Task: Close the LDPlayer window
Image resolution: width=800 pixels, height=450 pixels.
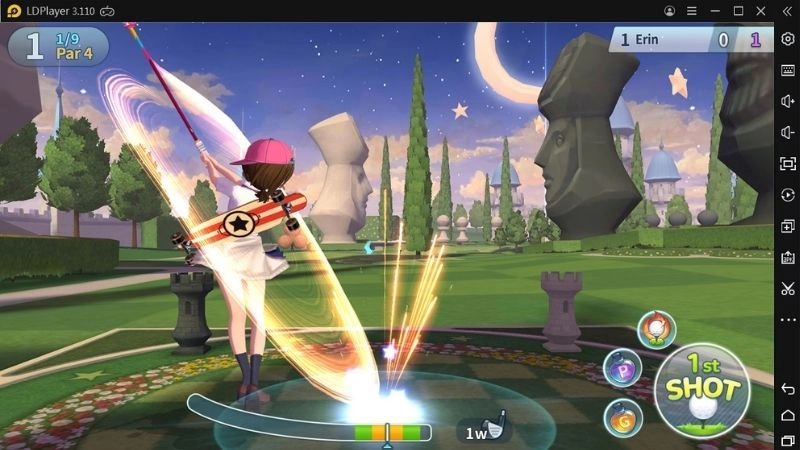Action: tap(762, 10)
